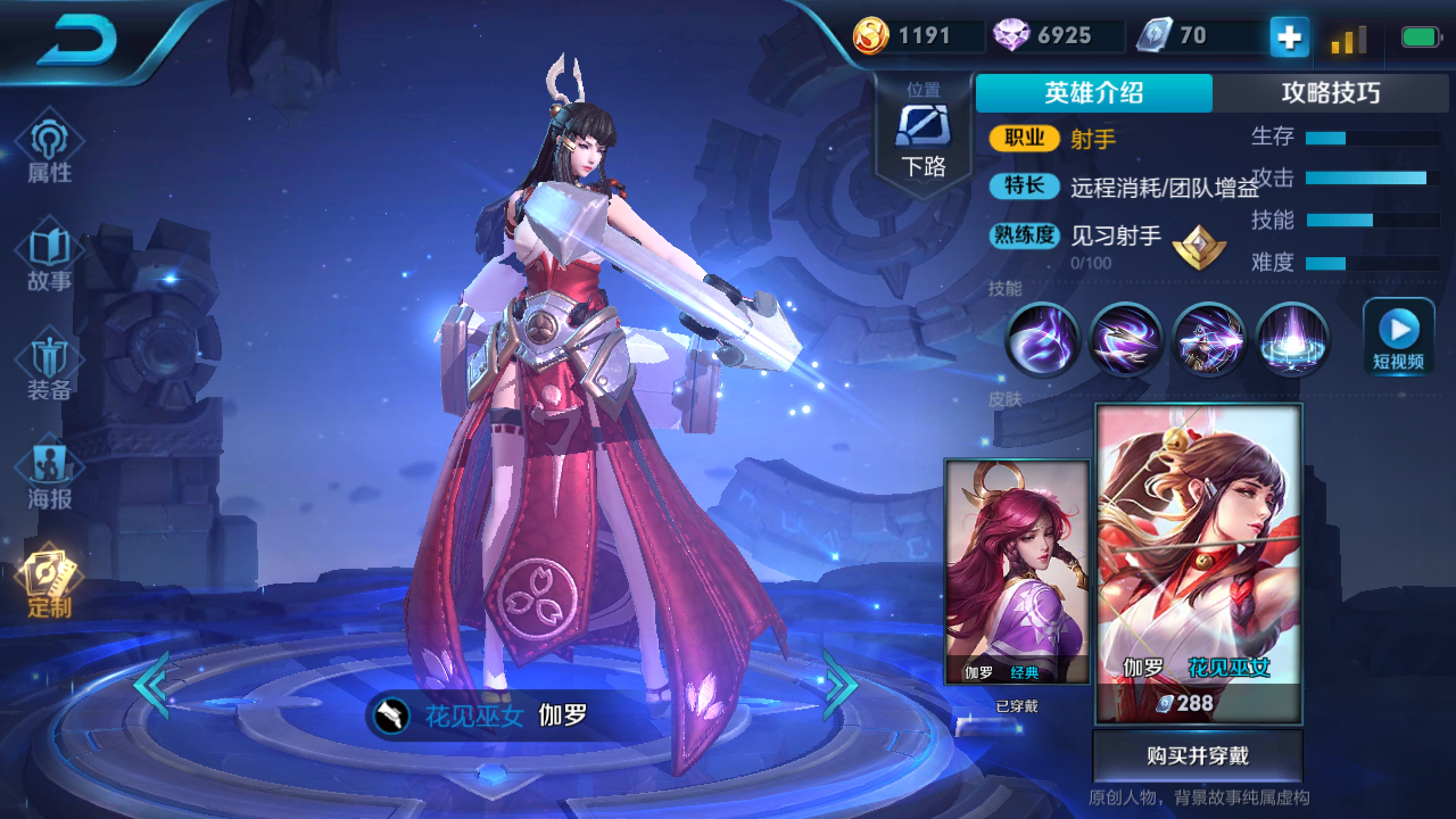Switch to the 英雄介绍 tab

[x=1093, y=93]
